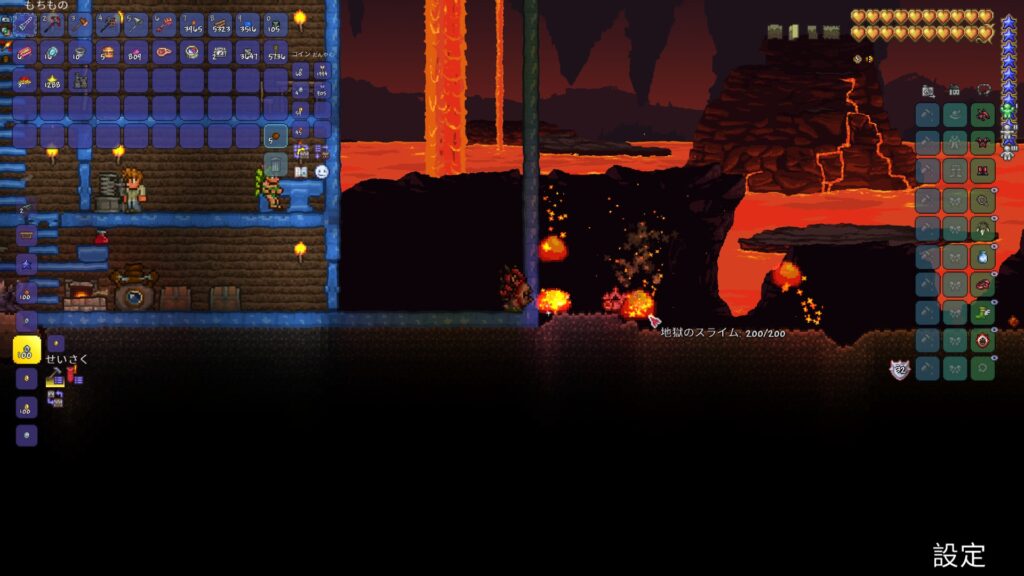Viewport: 1024px width, 576px height.
Task: Select the fallen star stack of 1288
Action: (x=52, y=80)
